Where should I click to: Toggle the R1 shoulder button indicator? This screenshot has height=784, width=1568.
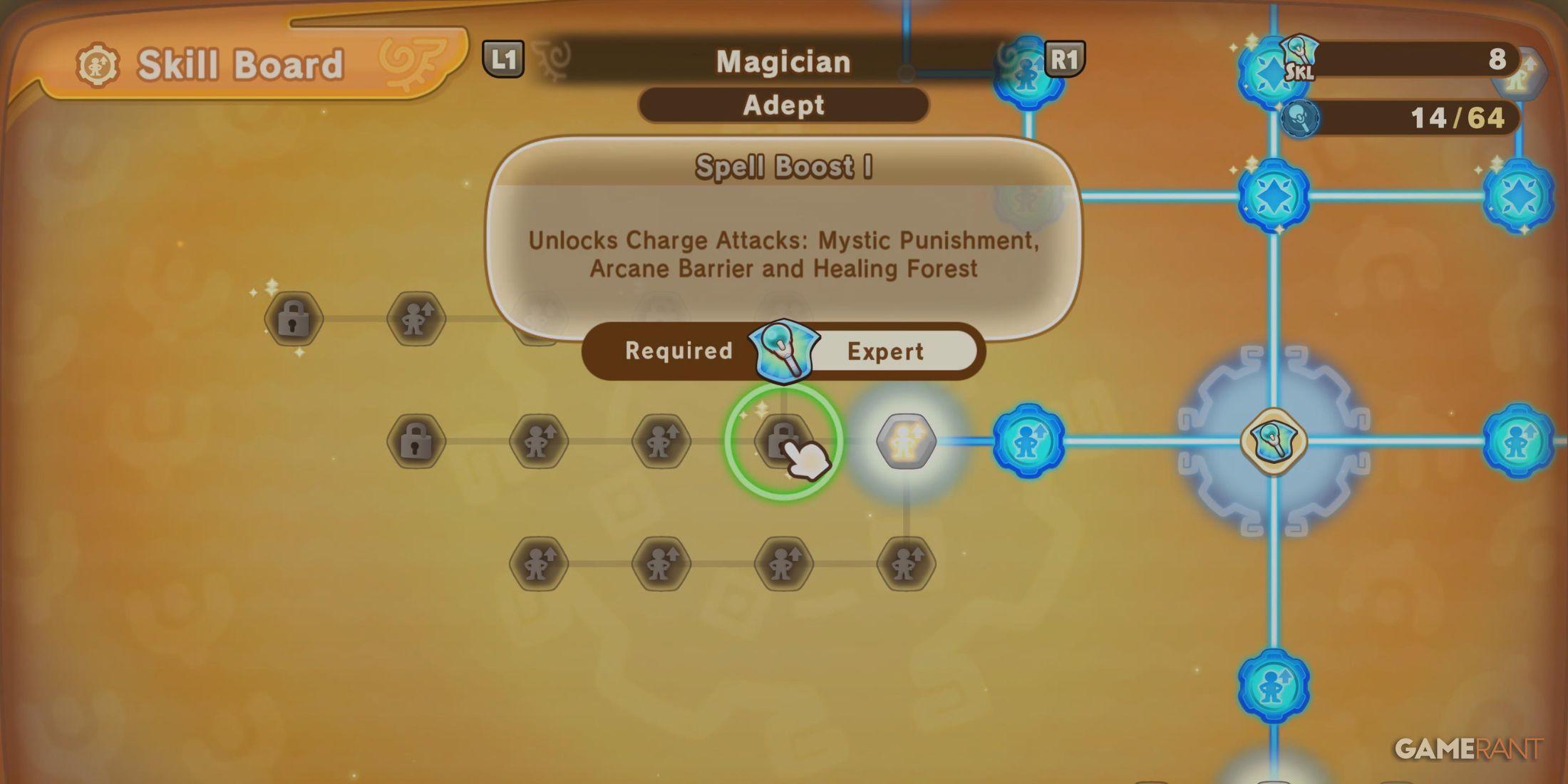point(1064,61)
